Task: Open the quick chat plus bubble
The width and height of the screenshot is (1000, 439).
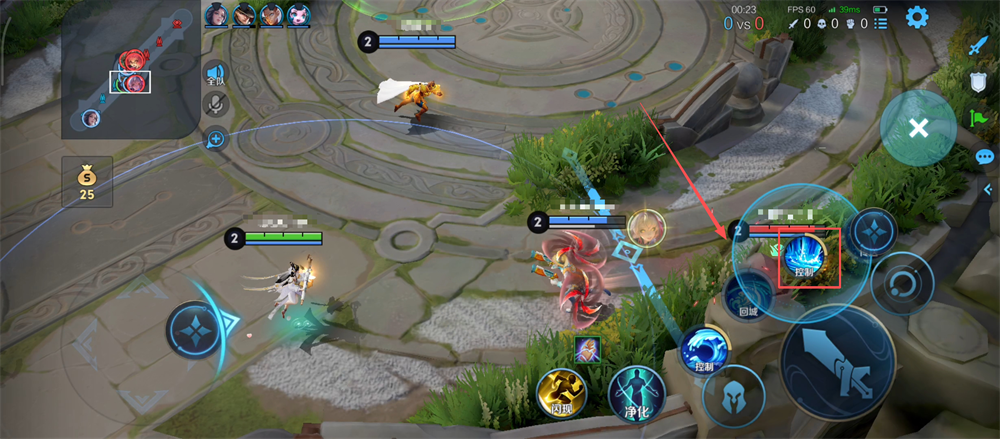Action: (215, 138)
